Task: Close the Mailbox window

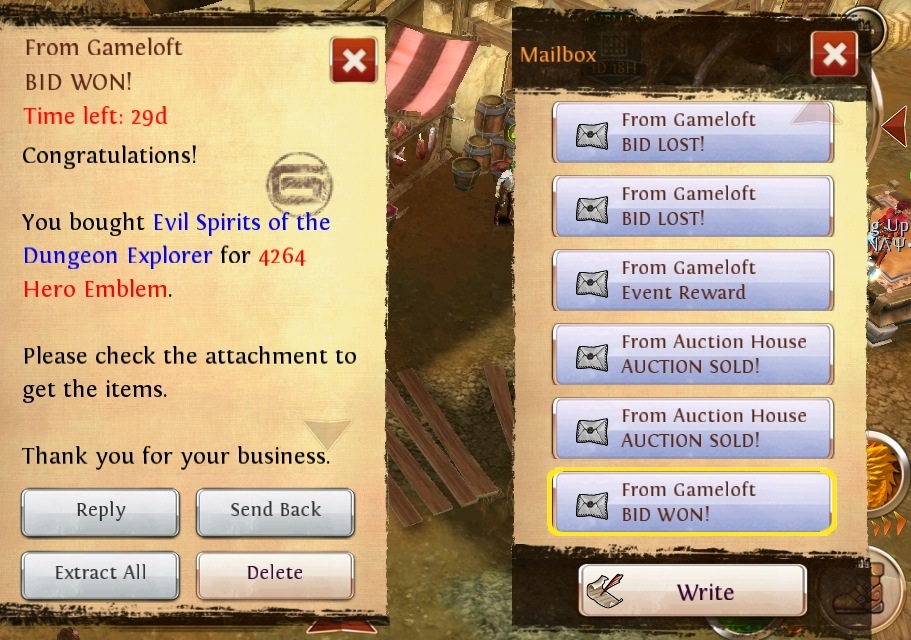Action: point(834,54)
